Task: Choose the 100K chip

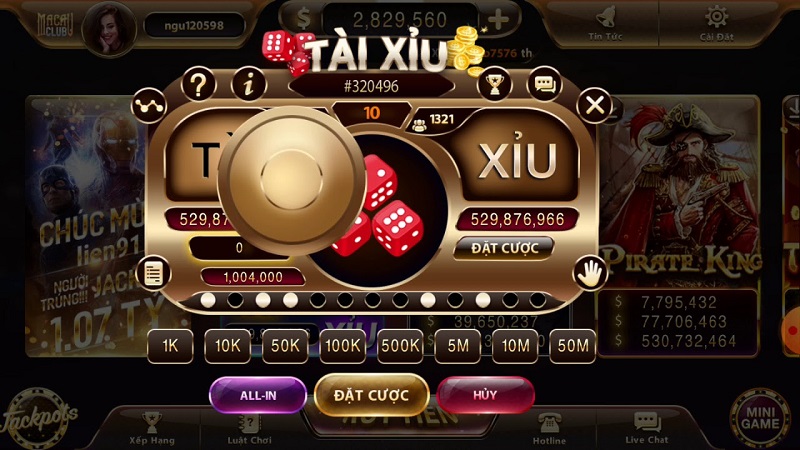Action: click(344, 346)
